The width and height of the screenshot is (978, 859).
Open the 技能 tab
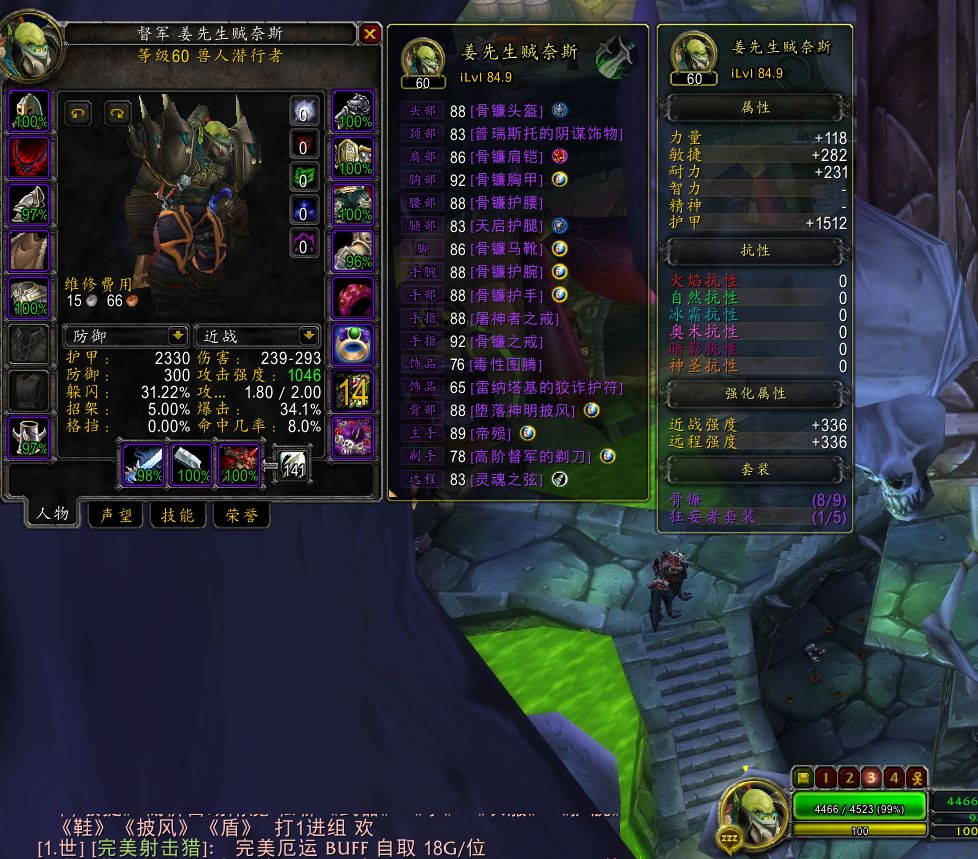179,515
